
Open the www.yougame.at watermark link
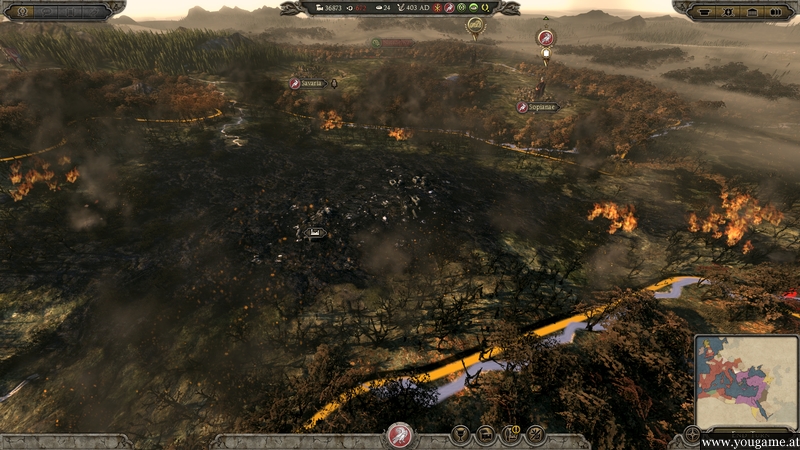point(748,441)
